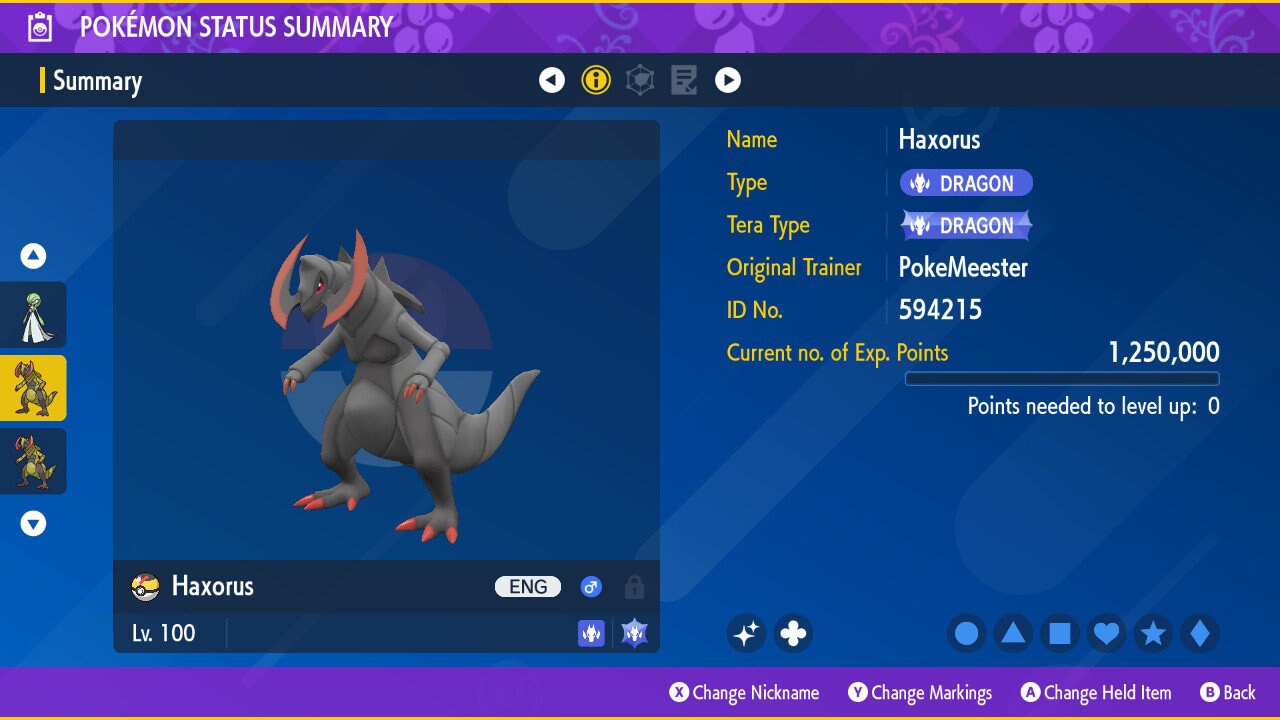Advance to the next summary page arrow
This screenshot has width=1280, height=720.
point(728,80)
